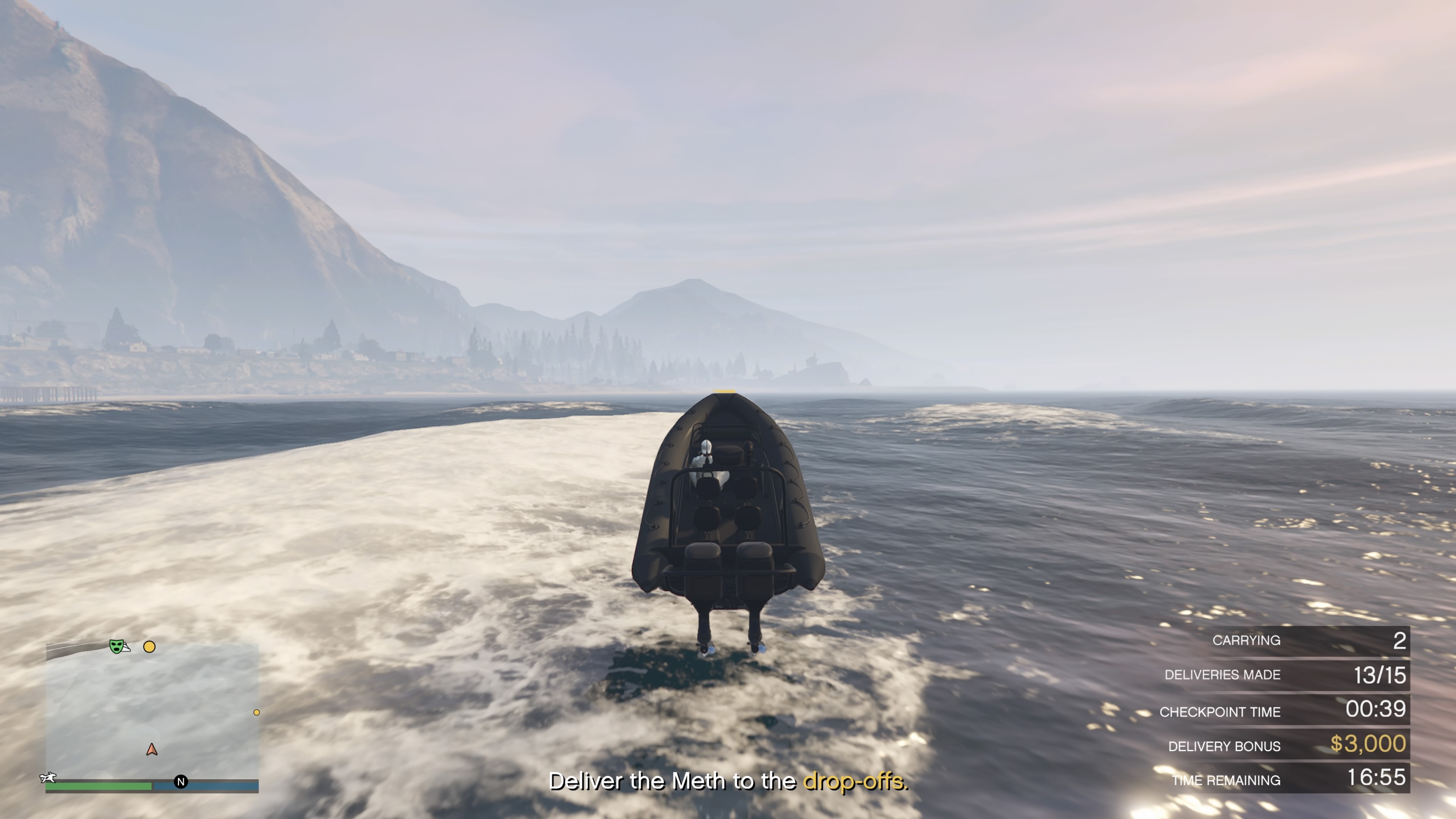1456x819 pixels.
Task: Select the large yellow drop-off blip
Action: pyautogui.click(x=149, y=646)
